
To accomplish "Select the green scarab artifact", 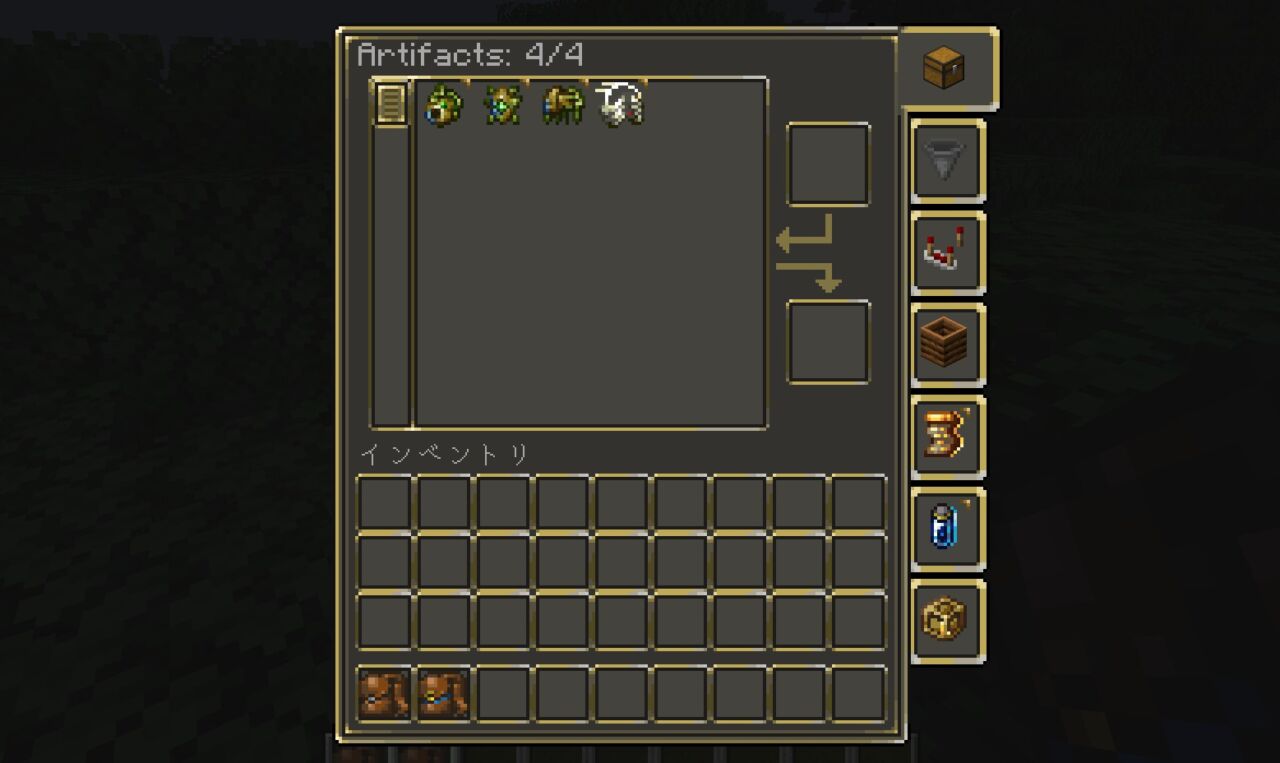I will tap(503, 107).
